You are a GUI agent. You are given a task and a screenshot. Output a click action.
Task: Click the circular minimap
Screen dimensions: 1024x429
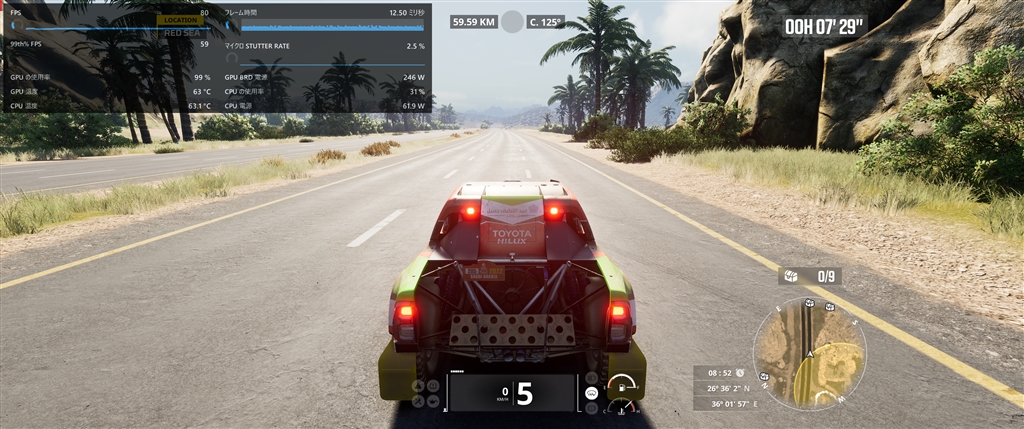coord(809,354)
